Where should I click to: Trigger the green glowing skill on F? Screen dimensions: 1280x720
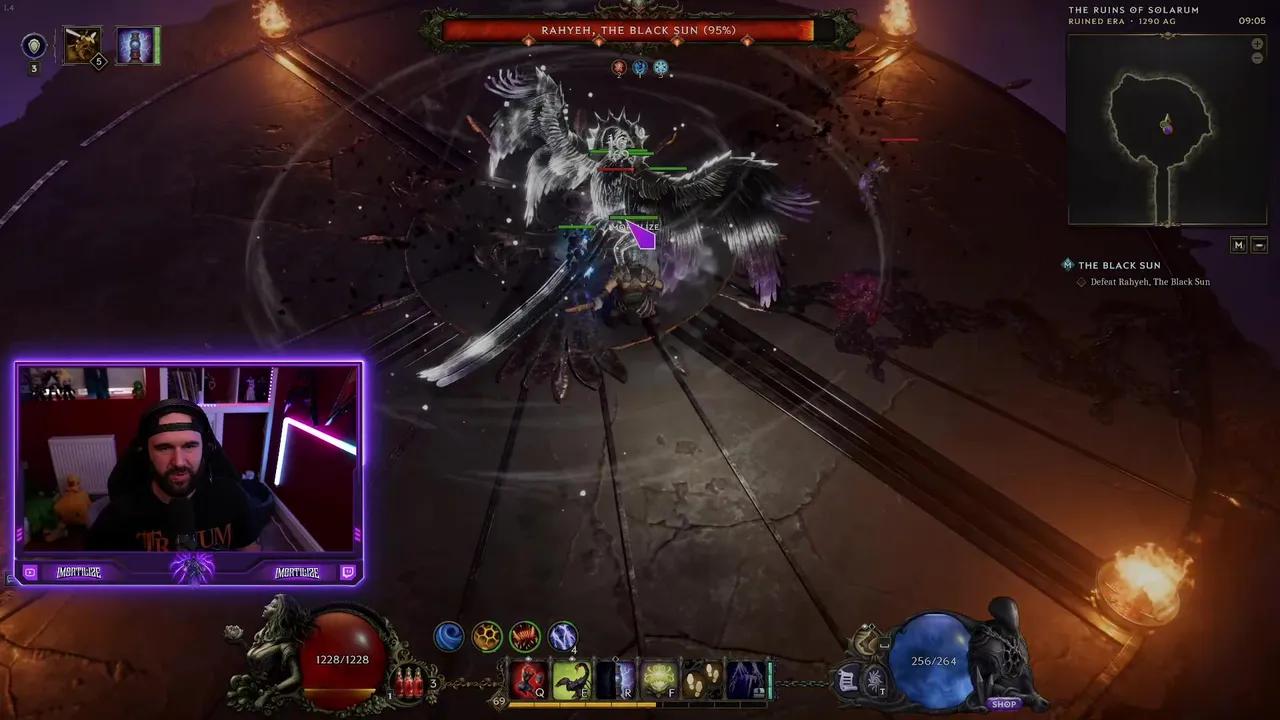(x=659, y=680)
